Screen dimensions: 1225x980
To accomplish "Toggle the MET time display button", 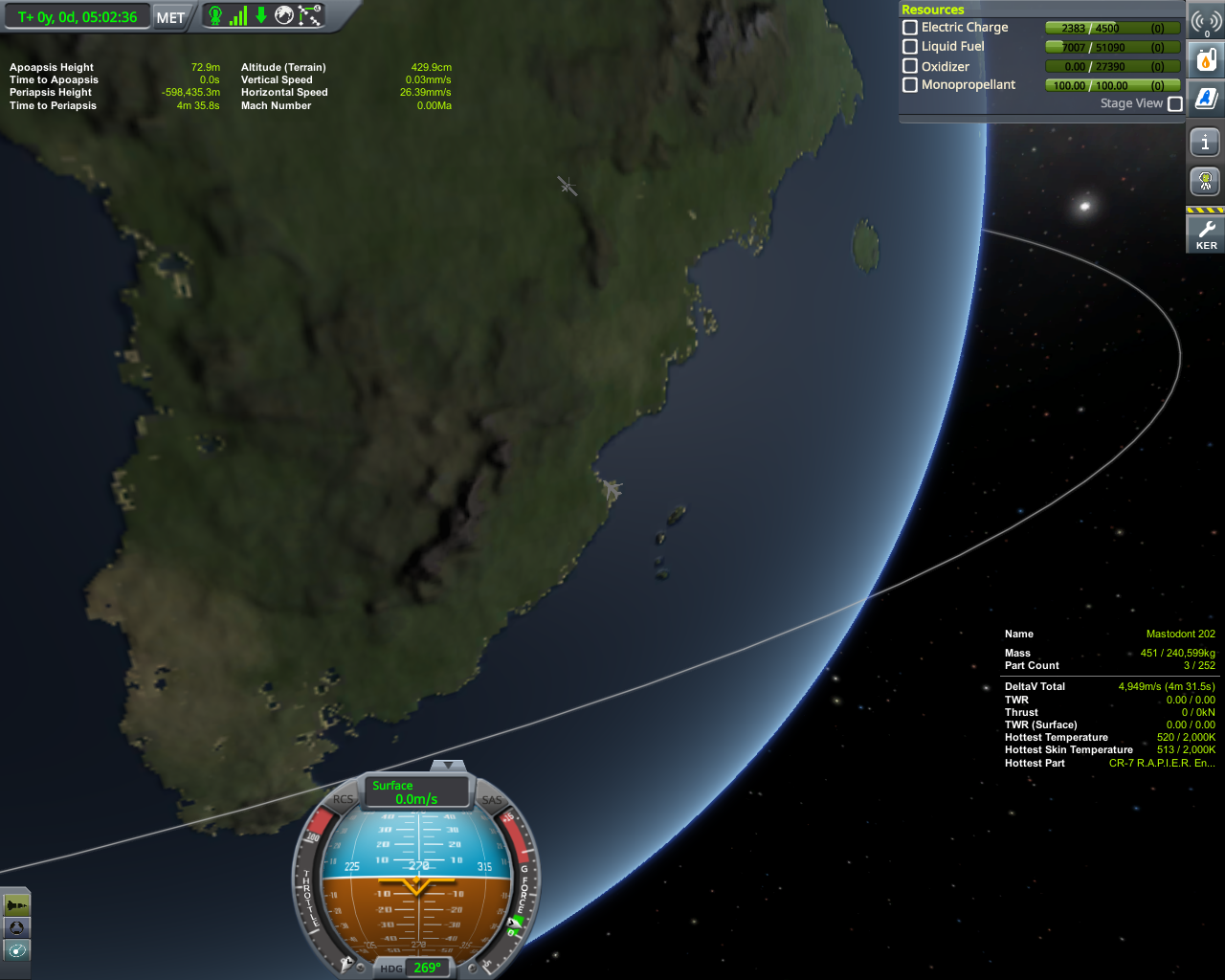I will pos(170,17).
